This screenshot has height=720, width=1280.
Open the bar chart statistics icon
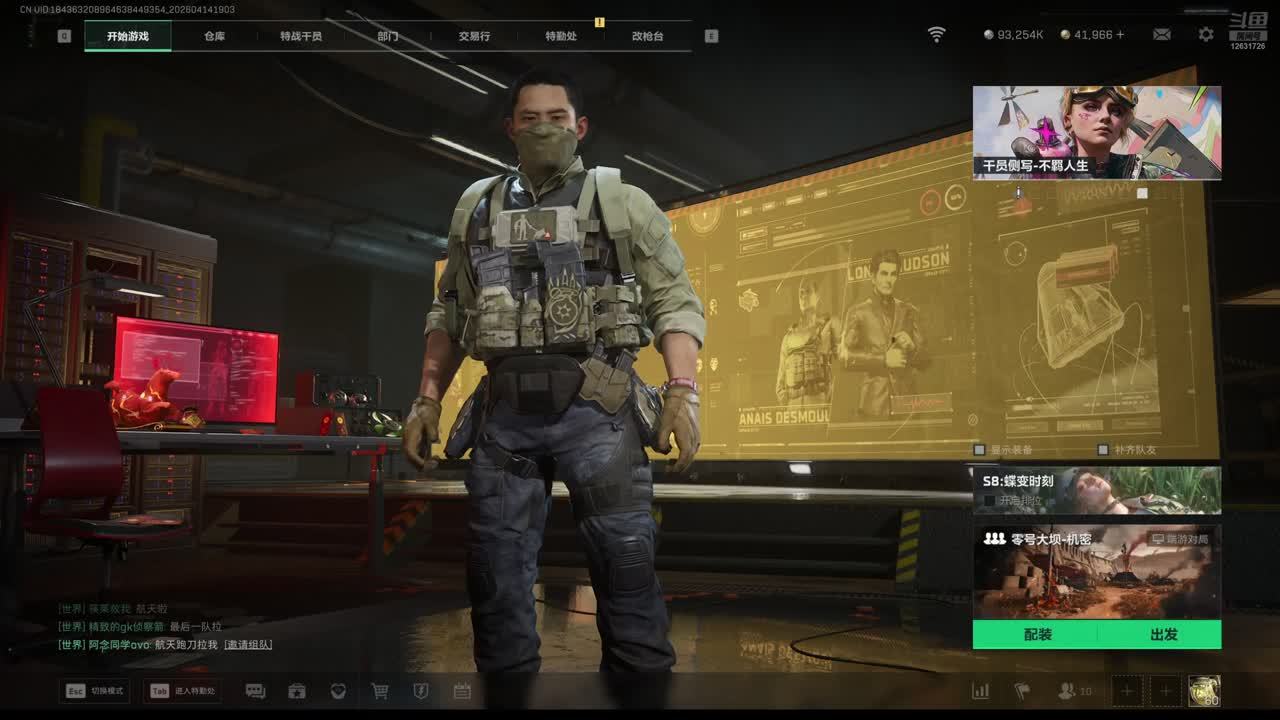point(981,691)
